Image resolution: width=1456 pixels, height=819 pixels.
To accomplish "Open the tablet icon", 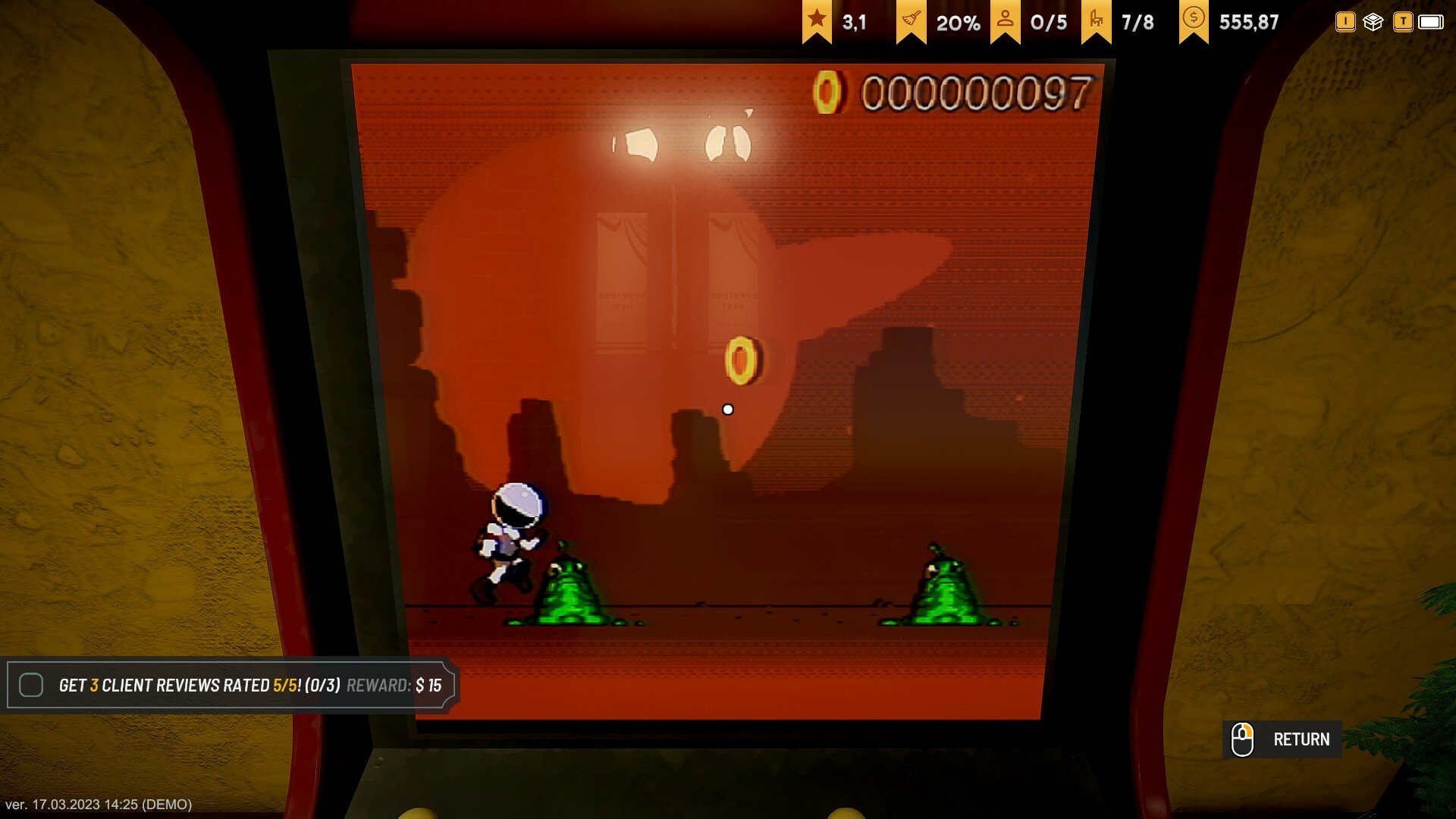I will click(1430, 22).
